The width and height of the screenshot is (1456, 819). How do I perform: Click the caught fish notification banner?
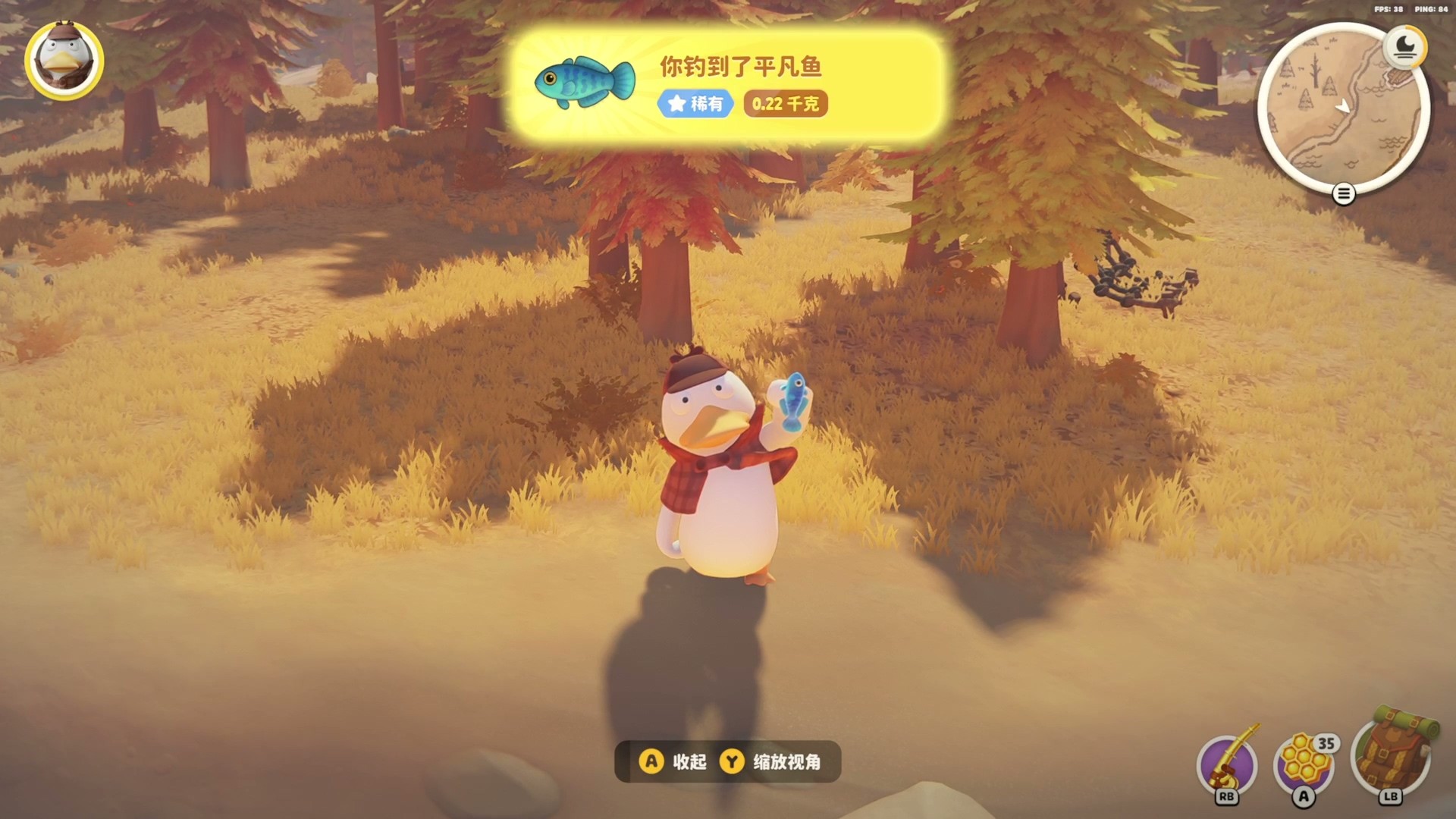pyautogui.click(x=726, y=85)
